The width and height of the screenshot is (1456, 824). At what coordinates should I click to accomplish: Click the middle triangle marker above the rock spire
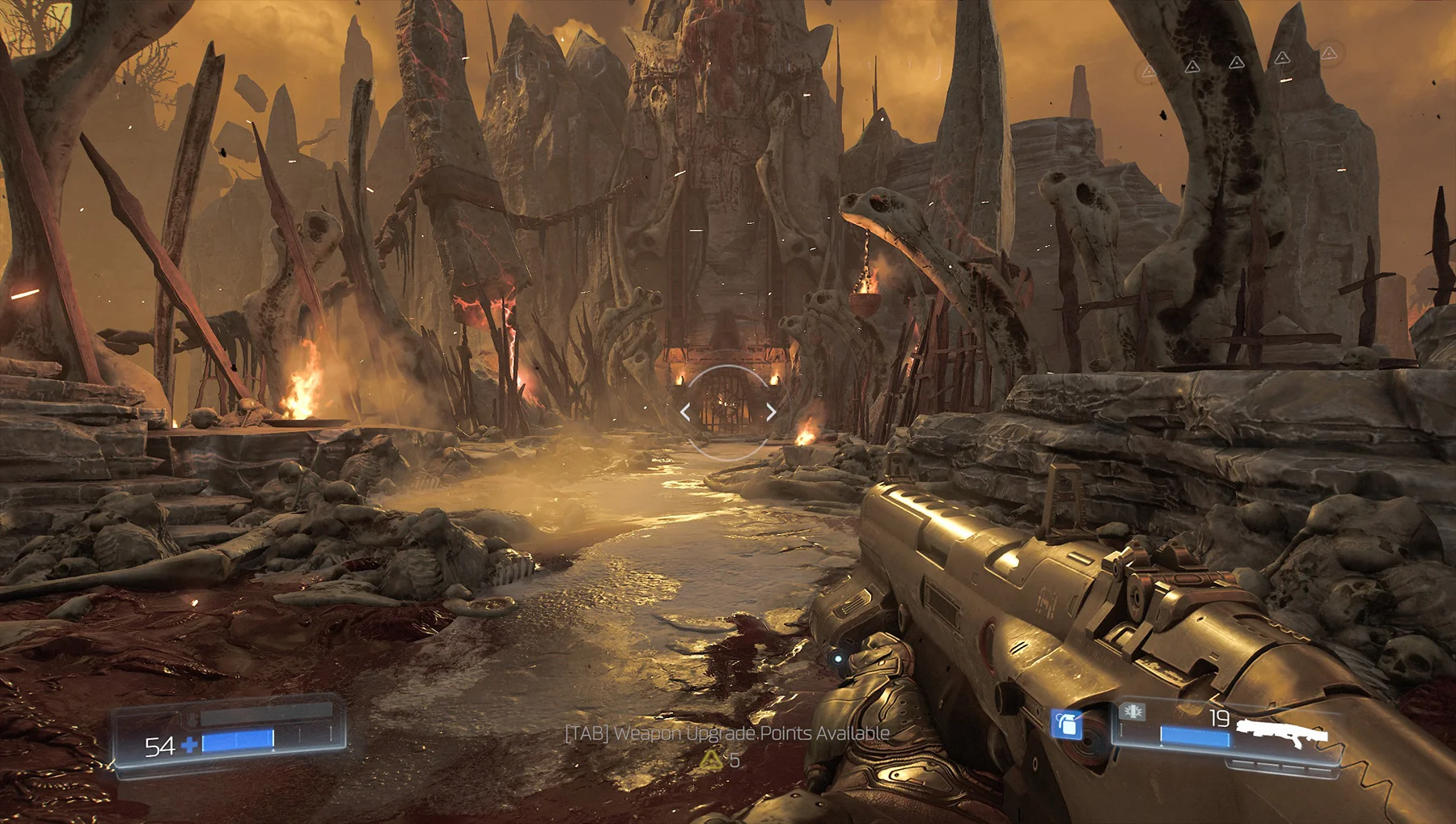tap(1237, 63)
